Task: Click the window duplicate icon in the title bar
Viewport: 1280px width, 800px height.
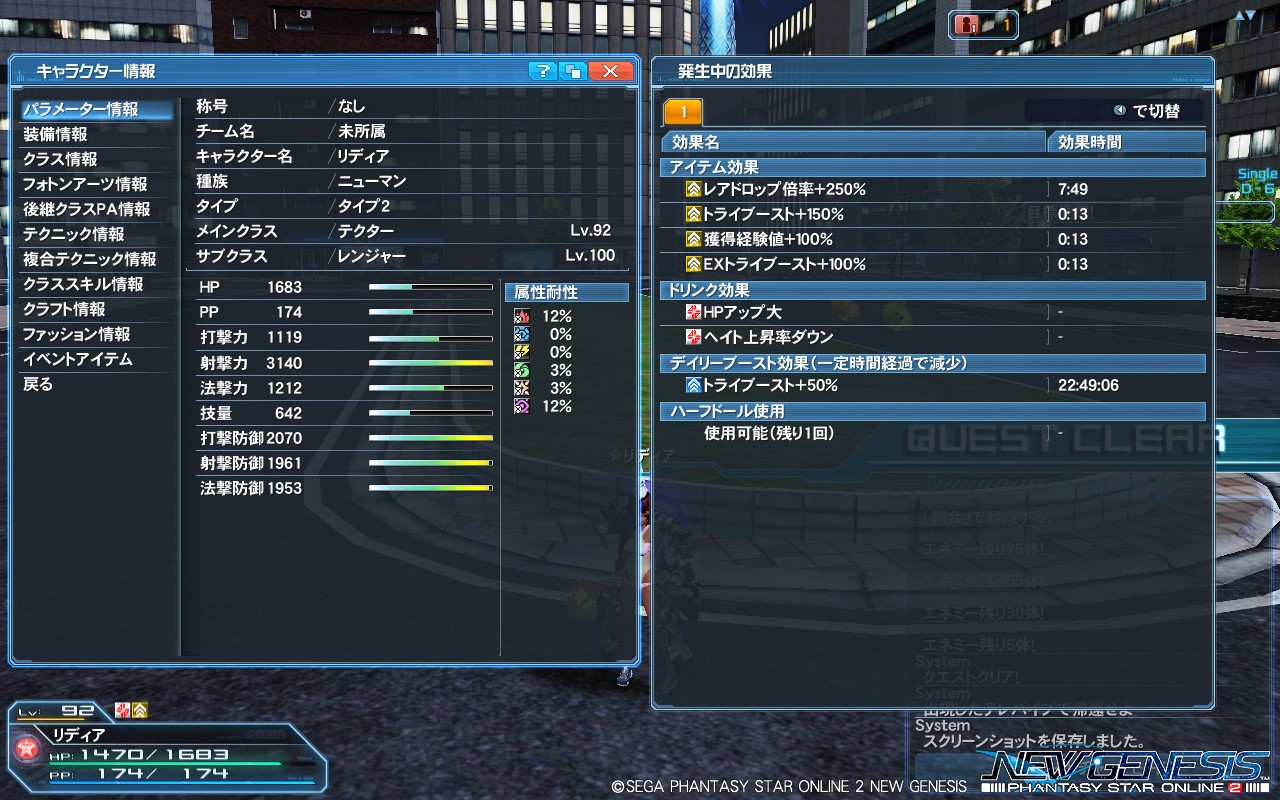Action: [572, 71]
